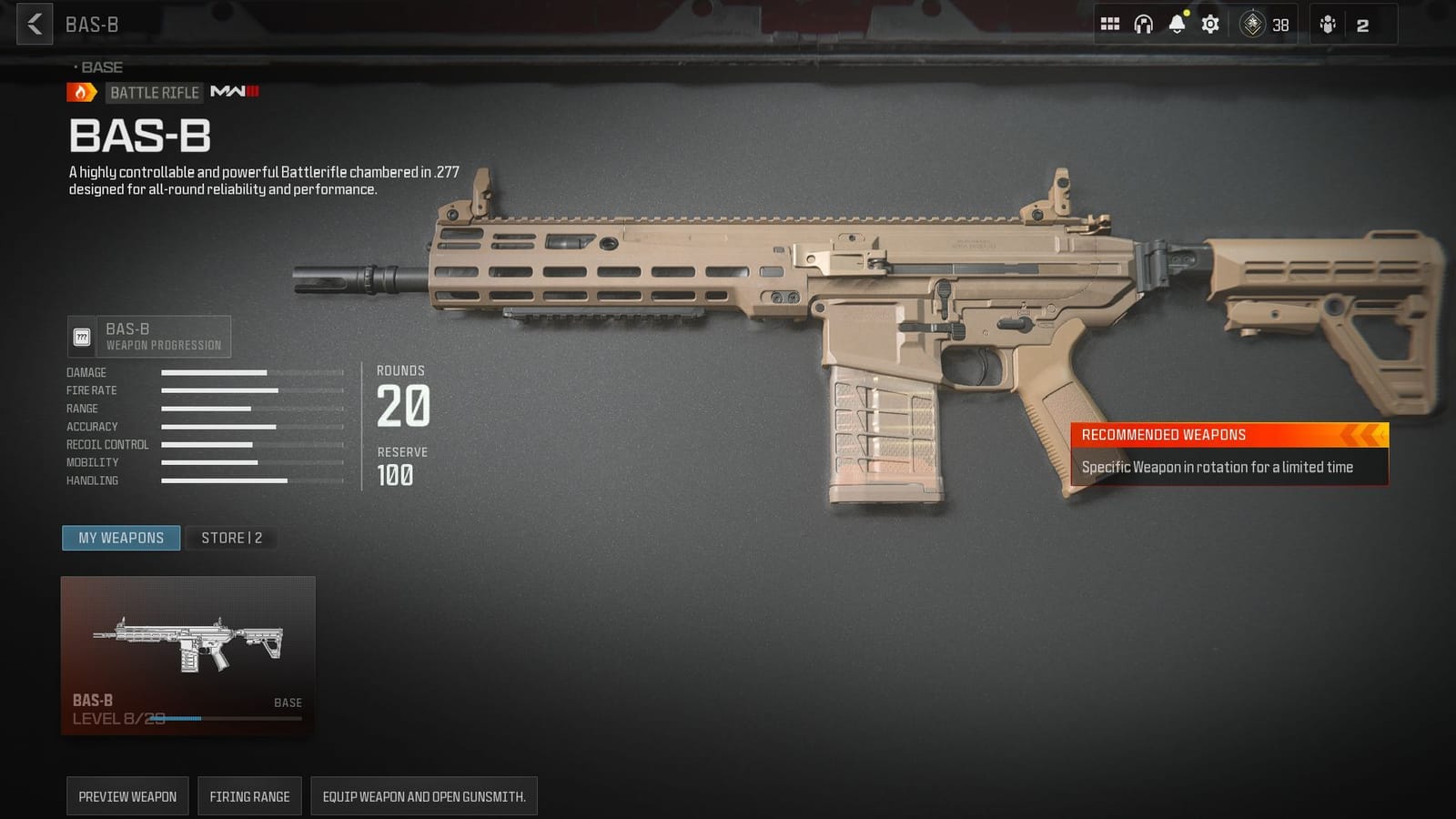Open settings with the gear icon
This screenshot has height=819, width=1456.
(x=1210, y=24)
